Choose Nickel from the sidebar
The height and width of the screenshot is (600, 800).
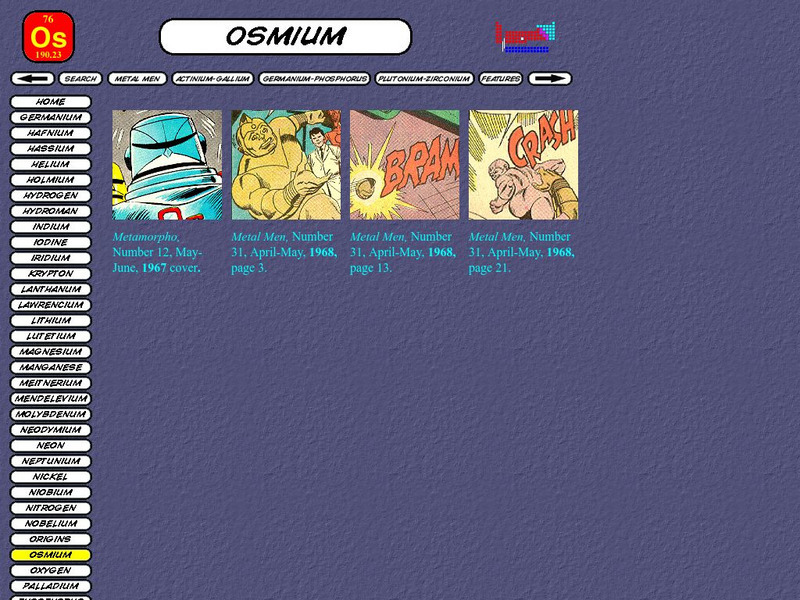(50, 477)
